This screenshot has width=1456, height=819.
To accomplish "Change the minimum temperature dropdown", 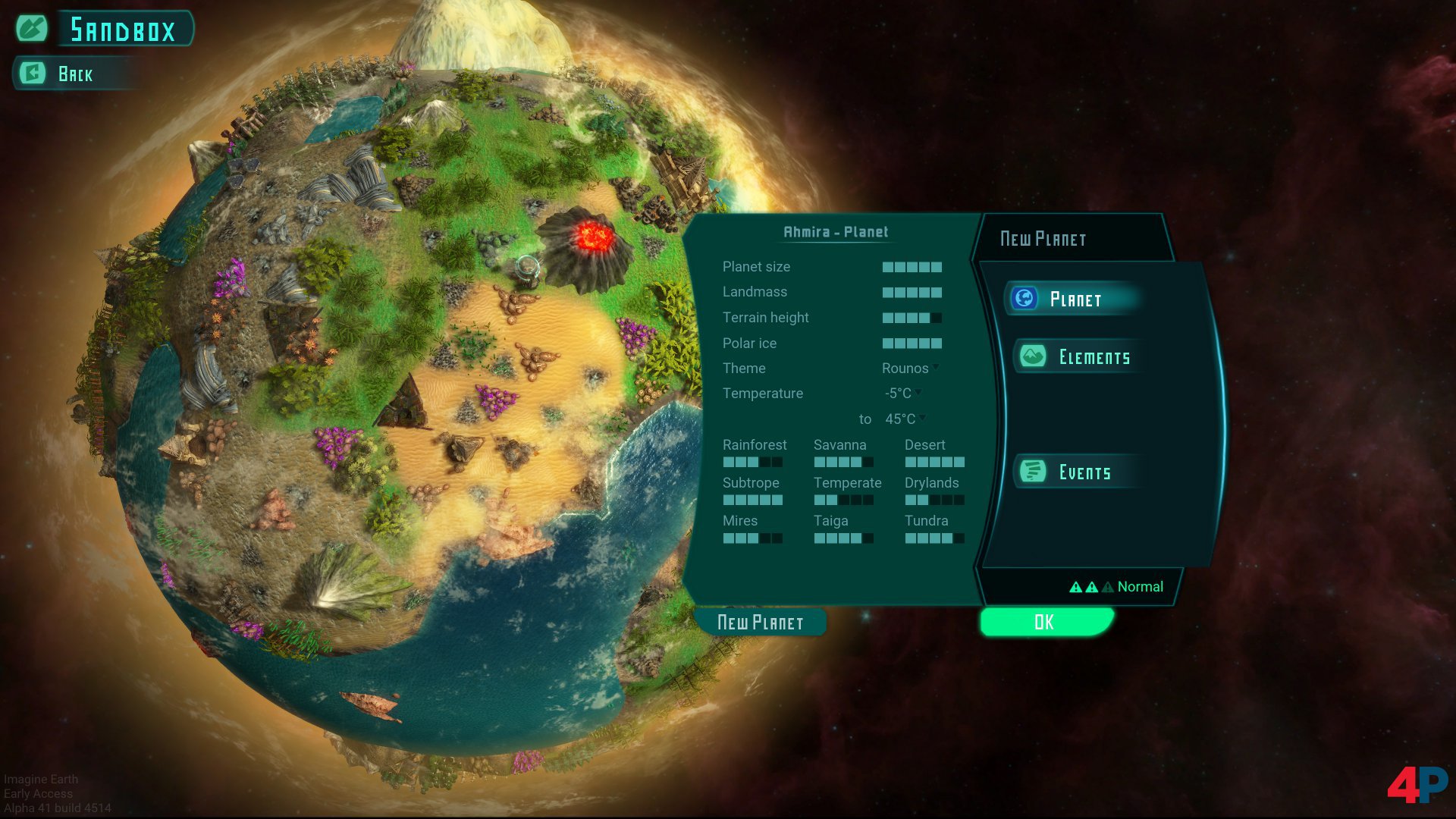I will 902,394.
